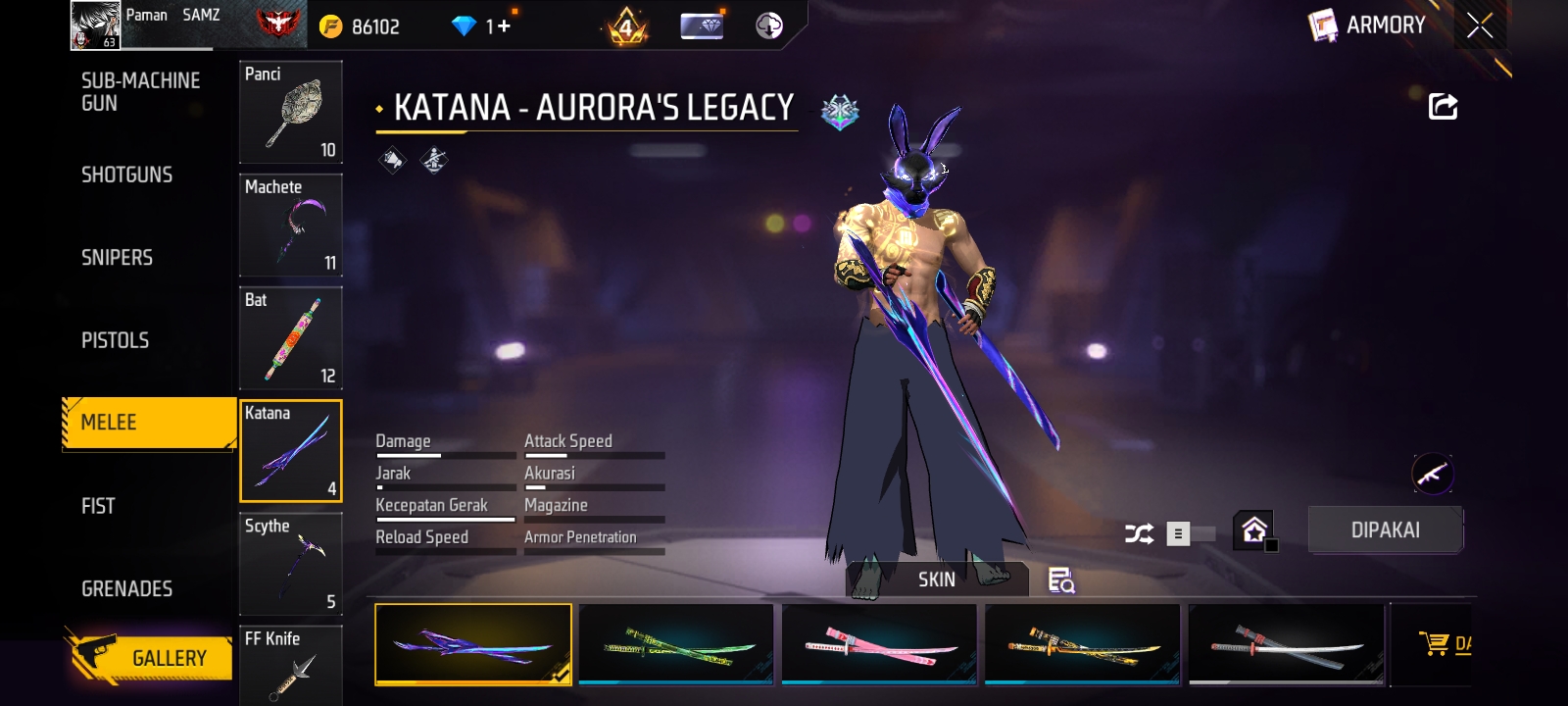Screen dimensions: 1568x706
Task: Select the green katana skin
Action: pyautogui.click(x=676, y=644)
